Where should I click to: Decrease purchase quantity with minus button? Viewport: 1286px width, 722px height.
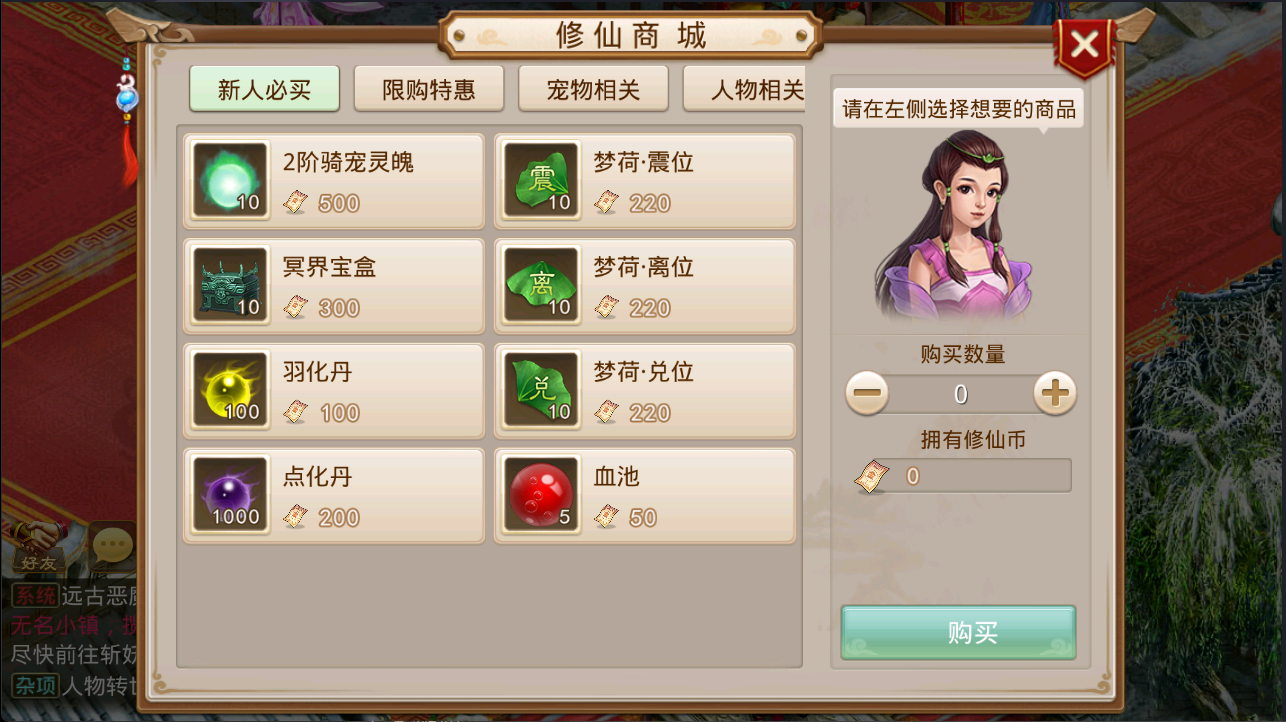point(866,394)
